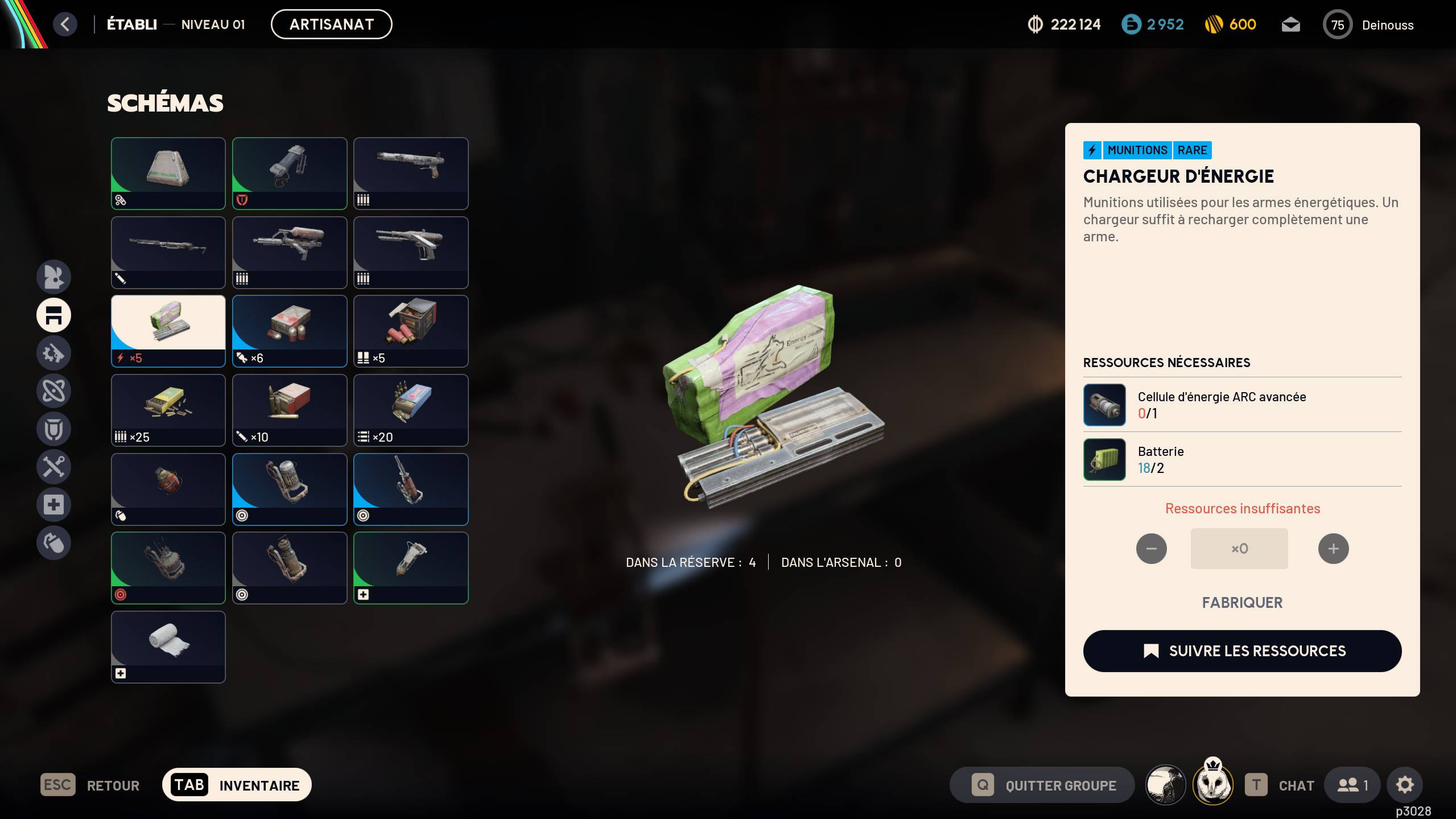
Task: Leave the party via Quitter Groupe
Action: pyautogui.click(x=1042, y=785)
